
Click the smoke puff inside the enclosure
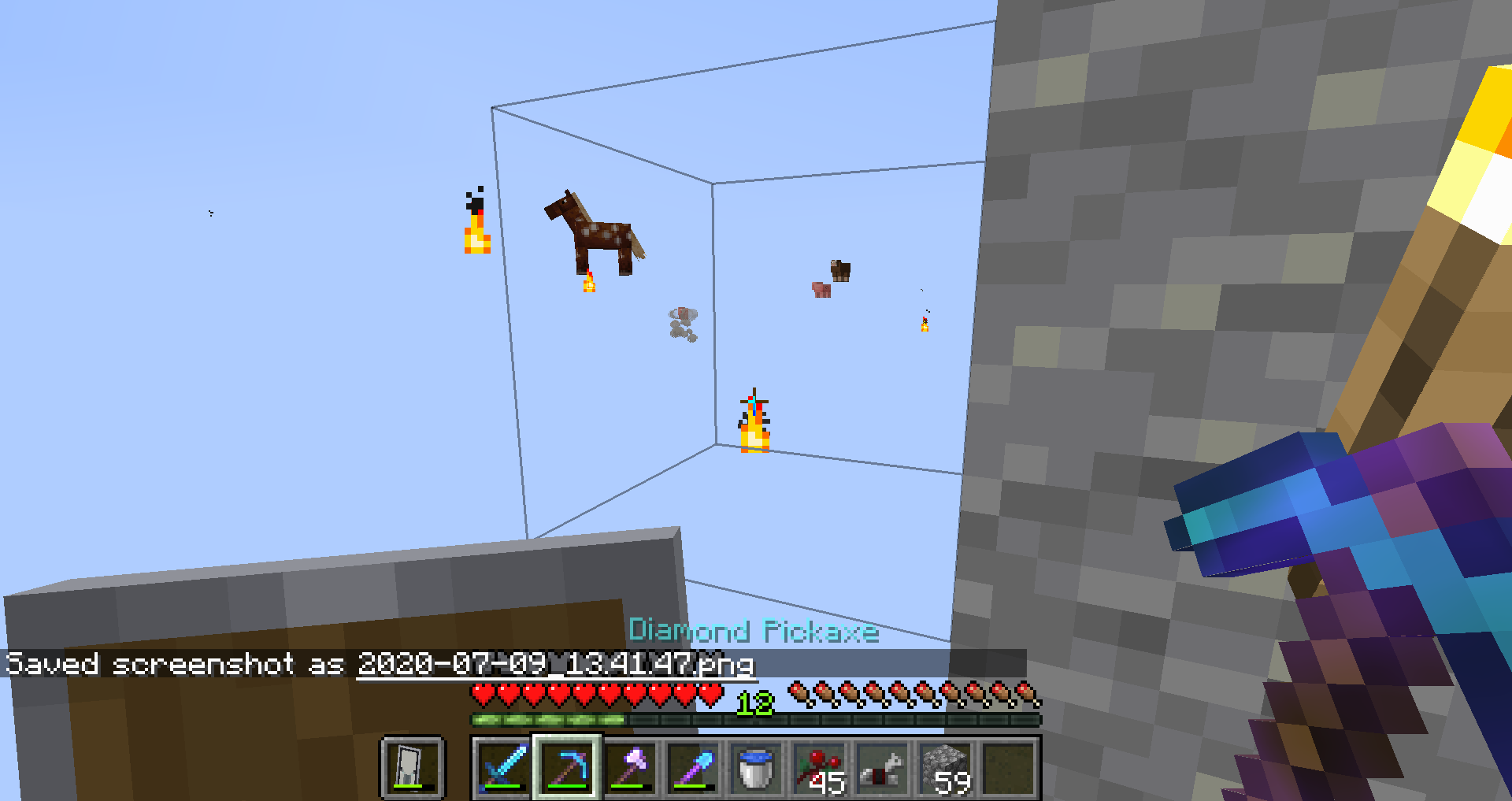(x=684, y=323)
